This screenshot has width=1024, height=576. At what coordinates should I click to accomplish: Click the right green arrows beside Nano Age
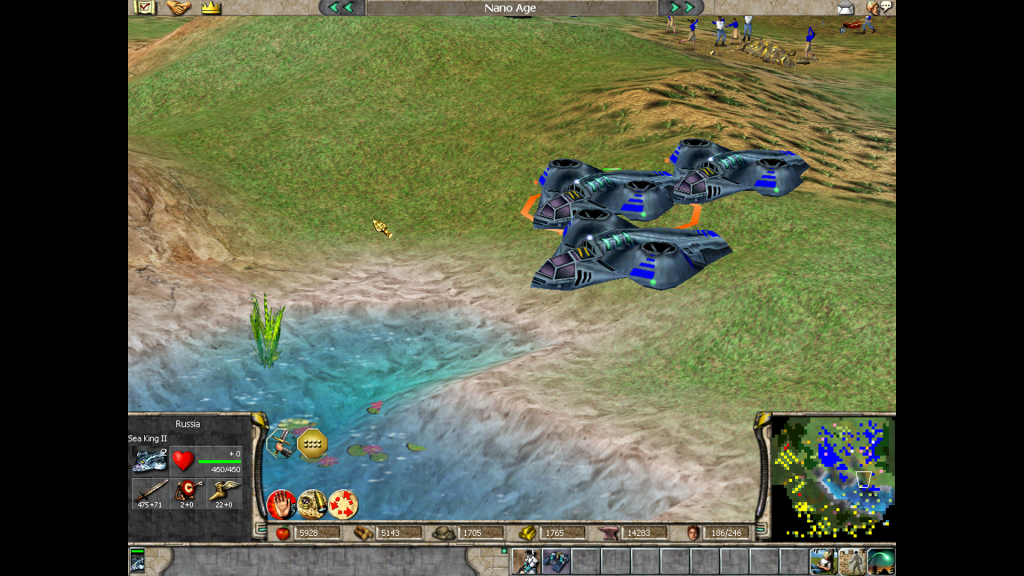(x=682, y=7)
